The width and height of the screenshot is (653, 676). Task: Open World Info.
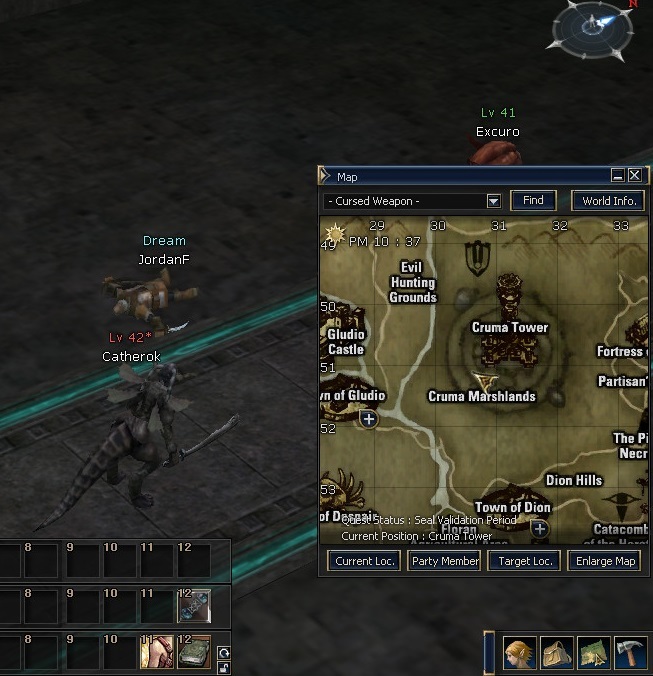click(609, 201)
